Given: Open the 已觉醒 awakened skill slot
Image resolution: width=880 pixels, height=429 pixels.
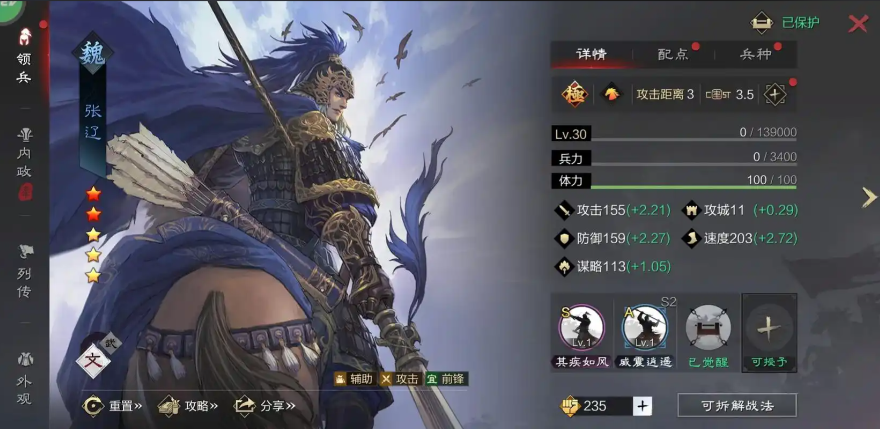Looking at the screenshot, I should click(x=708, y=328).
